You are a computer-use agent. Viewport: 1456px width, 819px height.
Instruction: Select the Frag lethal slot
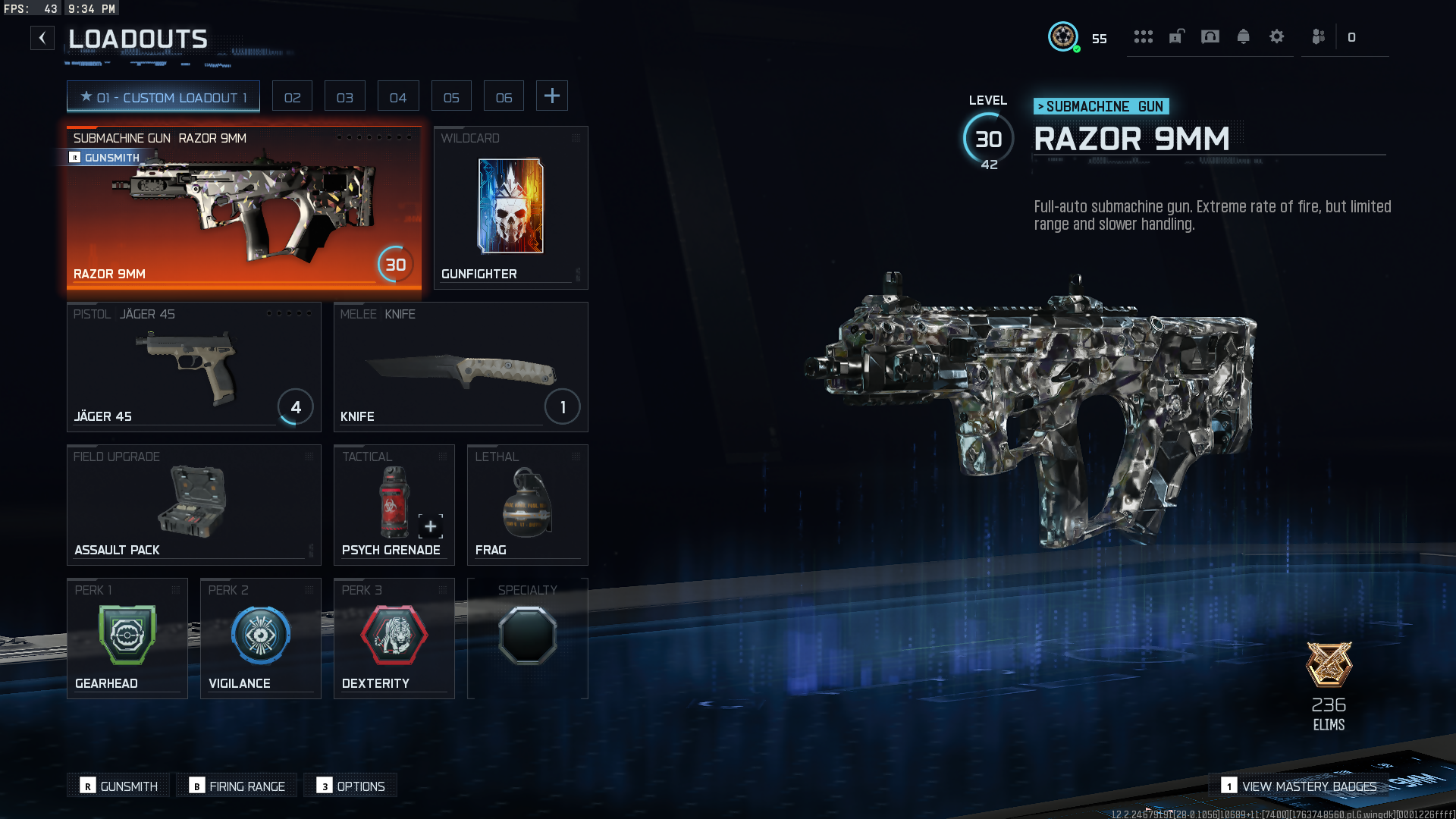(x=527, y=505)
